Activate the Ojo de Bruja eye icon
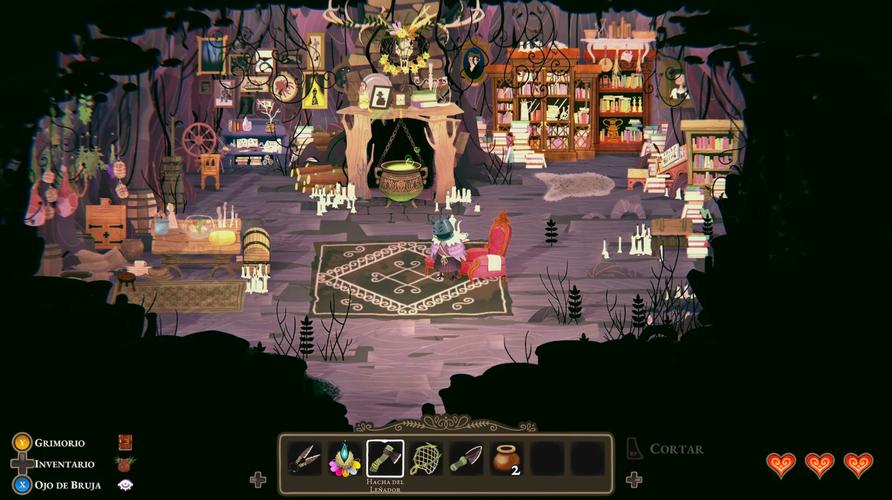This screenshot has width=892, height=500. click(125, 485)
